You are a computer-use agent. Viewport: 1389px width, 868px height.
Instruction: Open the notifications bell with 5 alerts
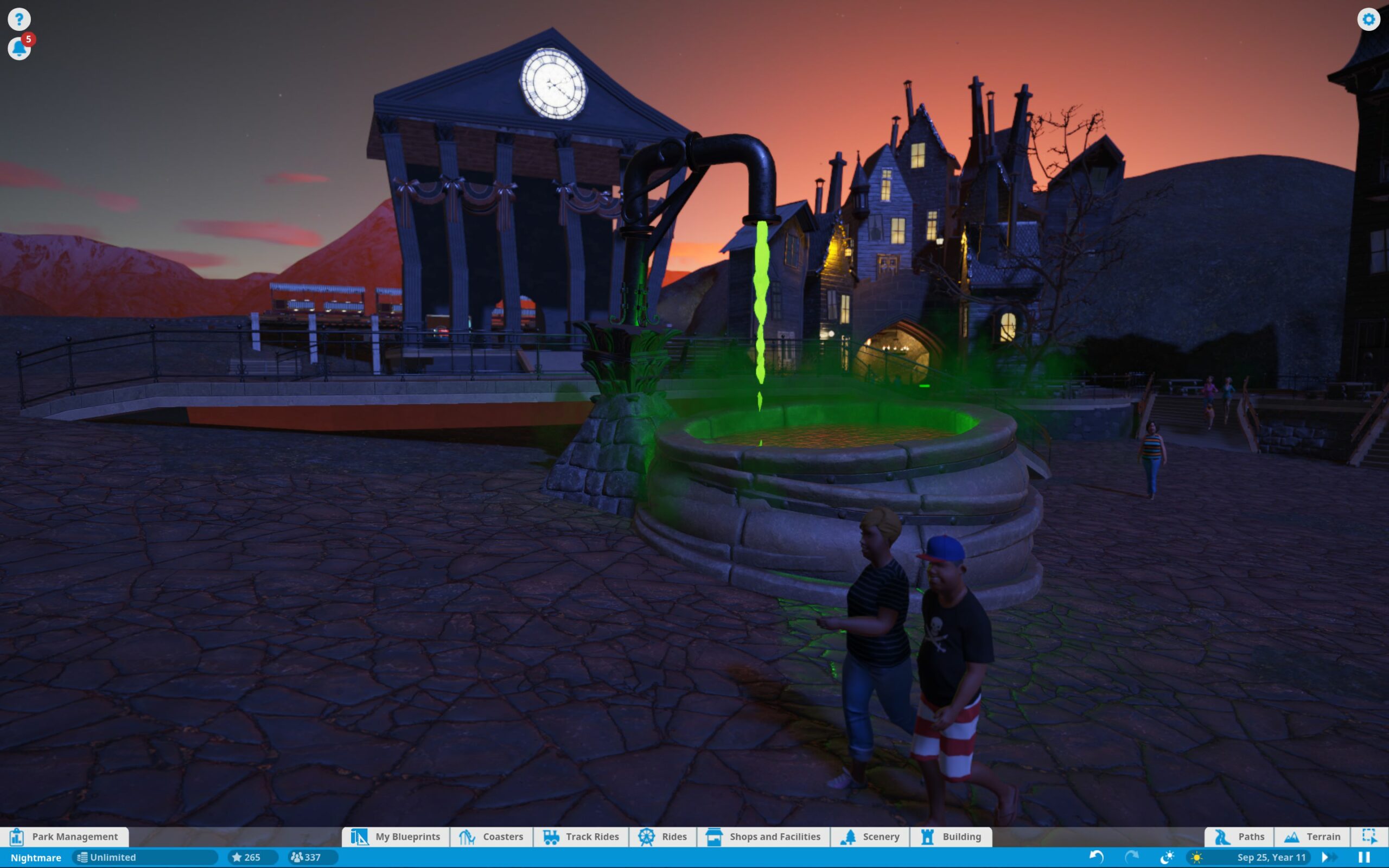19,48
